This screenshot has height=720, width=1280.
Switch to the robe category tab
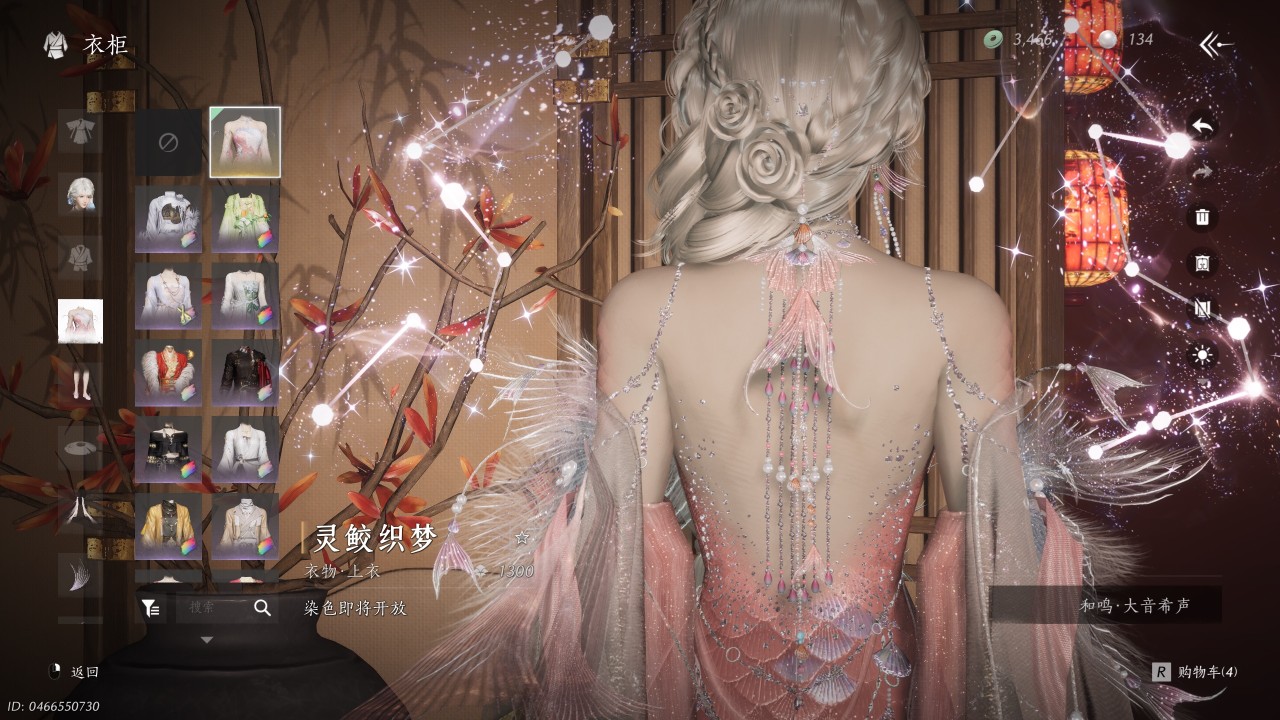click(80, 130)
